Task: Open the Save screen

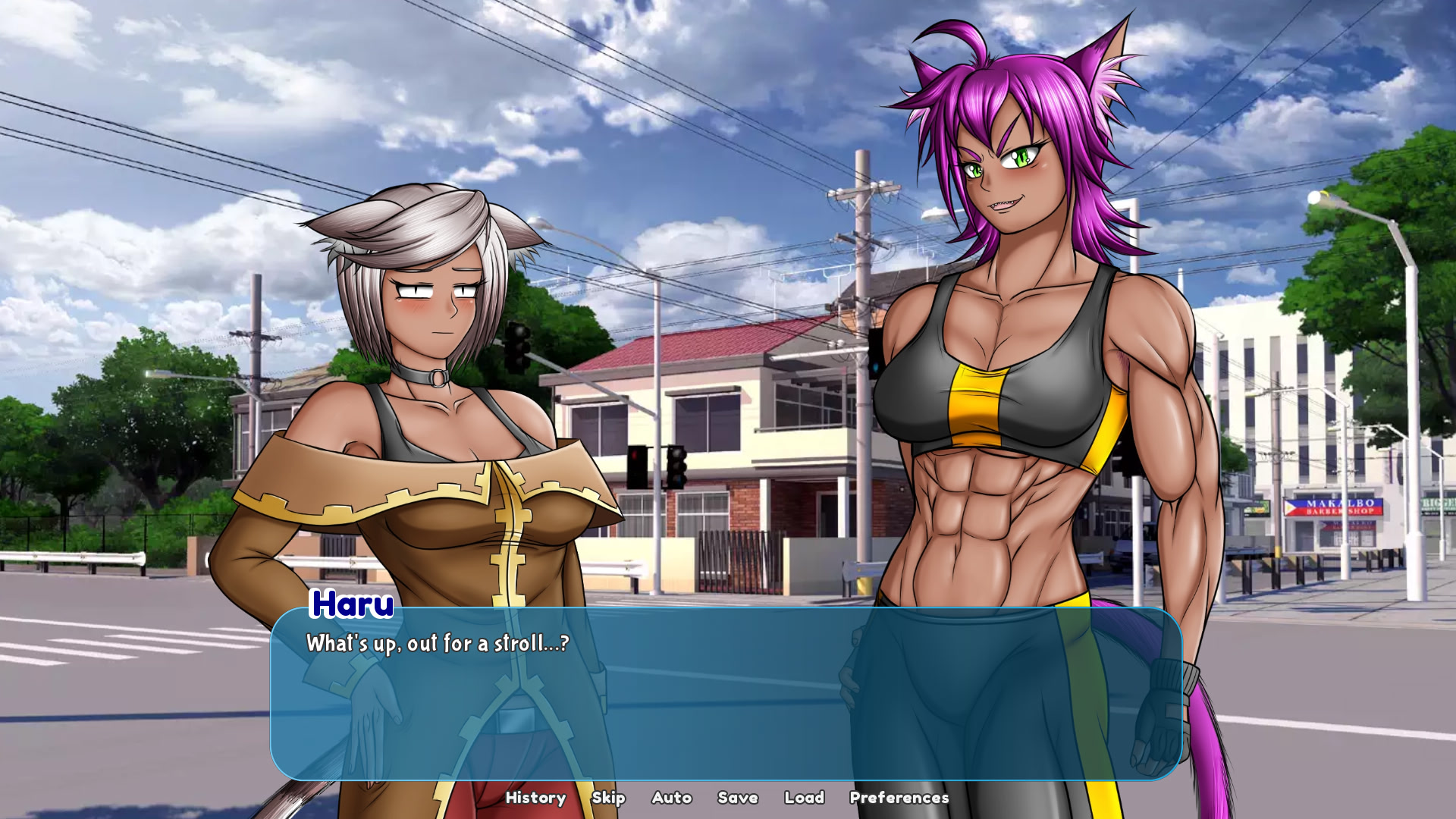Action: click(736, 798)
